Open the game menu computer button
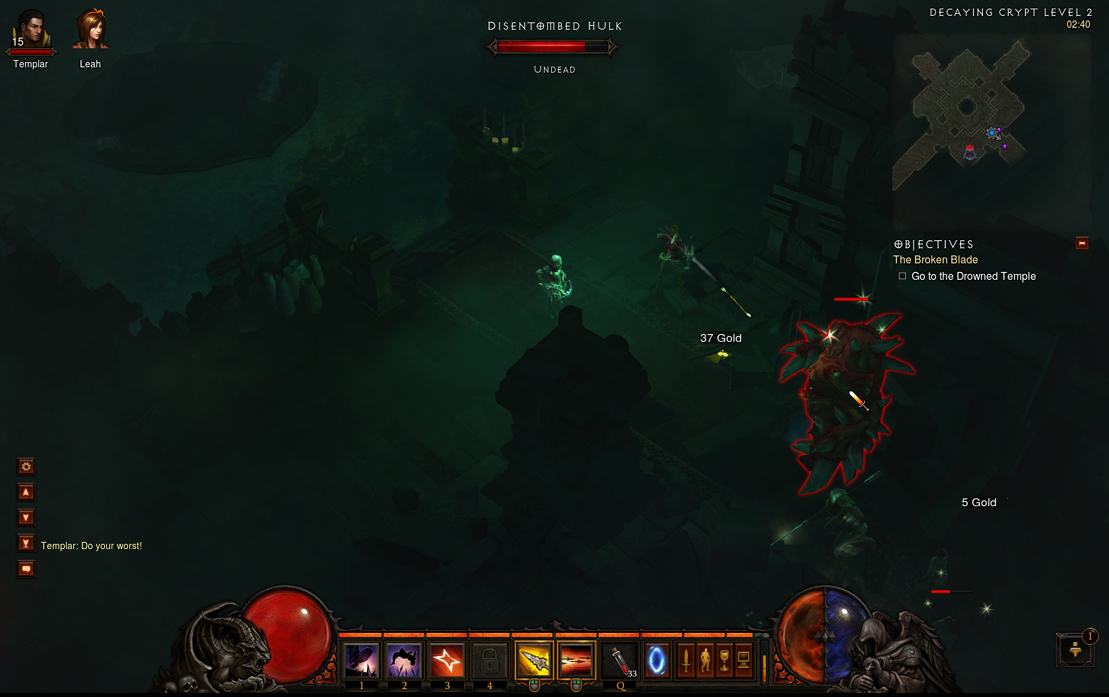Screen dimensions: 1109x697 click(743, 660)
